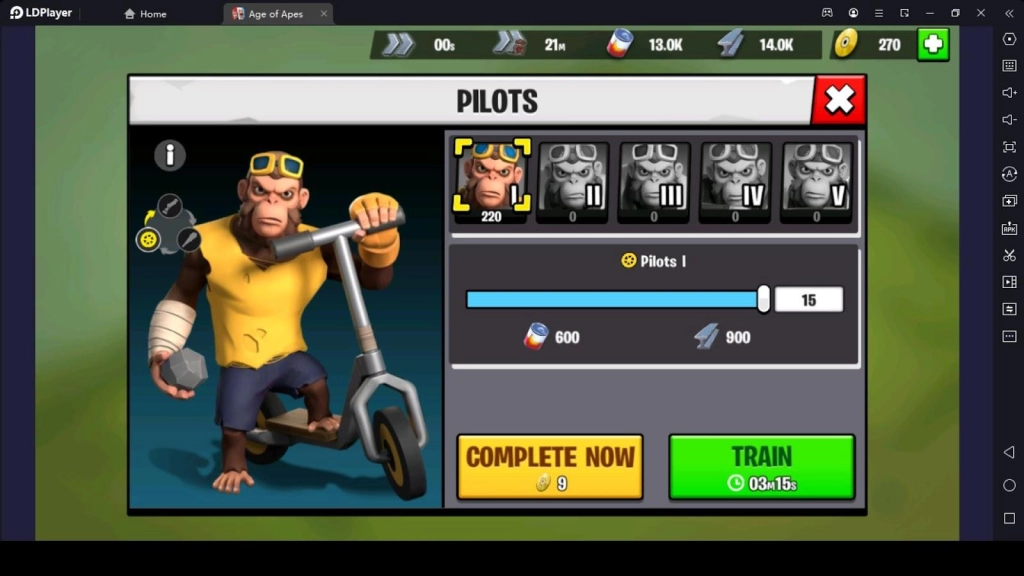The width and height of the screenshot is (1024, 576).
Task: Close the Pilots window
Action: coord(838,100)
